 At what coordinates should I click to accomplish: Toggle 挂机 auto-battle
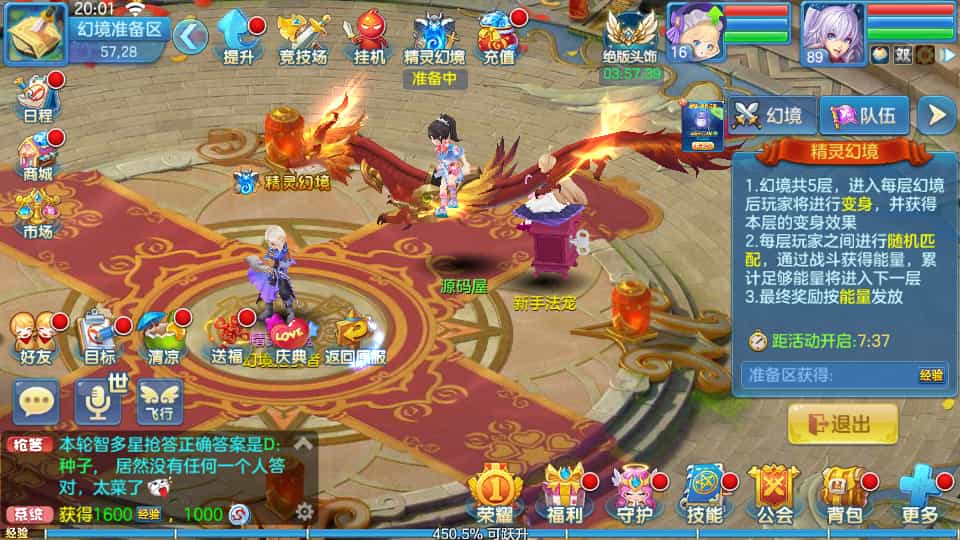pyautogui.click(x=368, y=38)
